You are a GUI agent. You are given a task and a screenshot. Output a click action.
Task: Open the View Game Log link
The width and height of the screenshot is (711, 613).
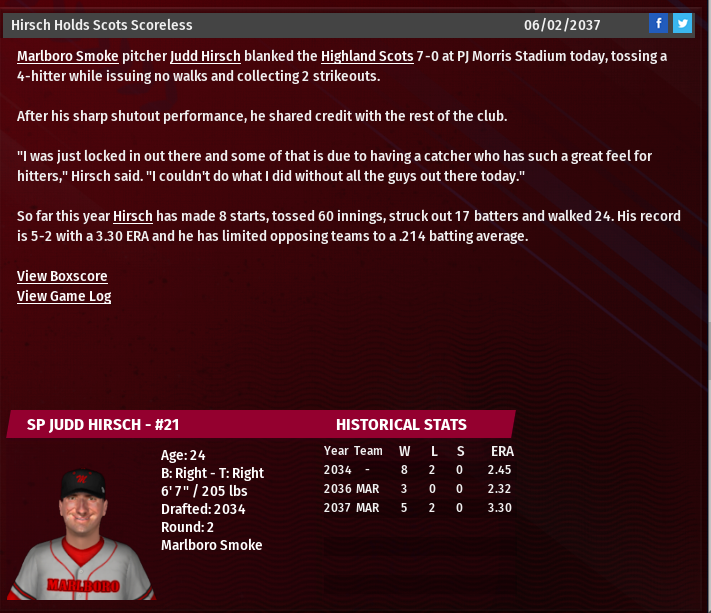(64, 296)
